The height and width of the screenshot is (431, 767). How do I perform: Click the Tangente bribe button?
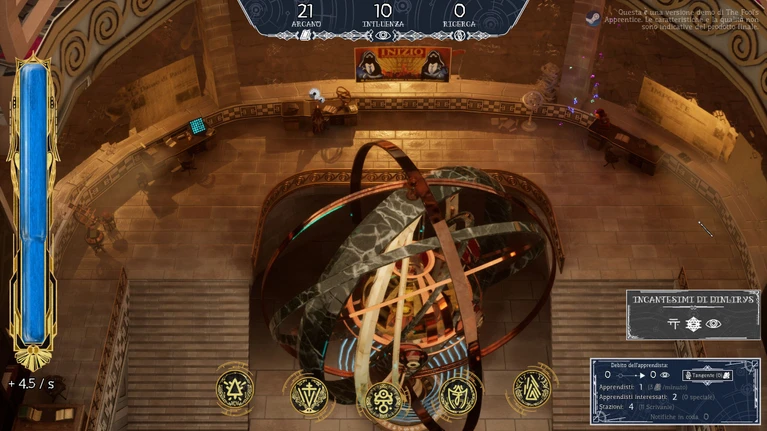(709, 374)
